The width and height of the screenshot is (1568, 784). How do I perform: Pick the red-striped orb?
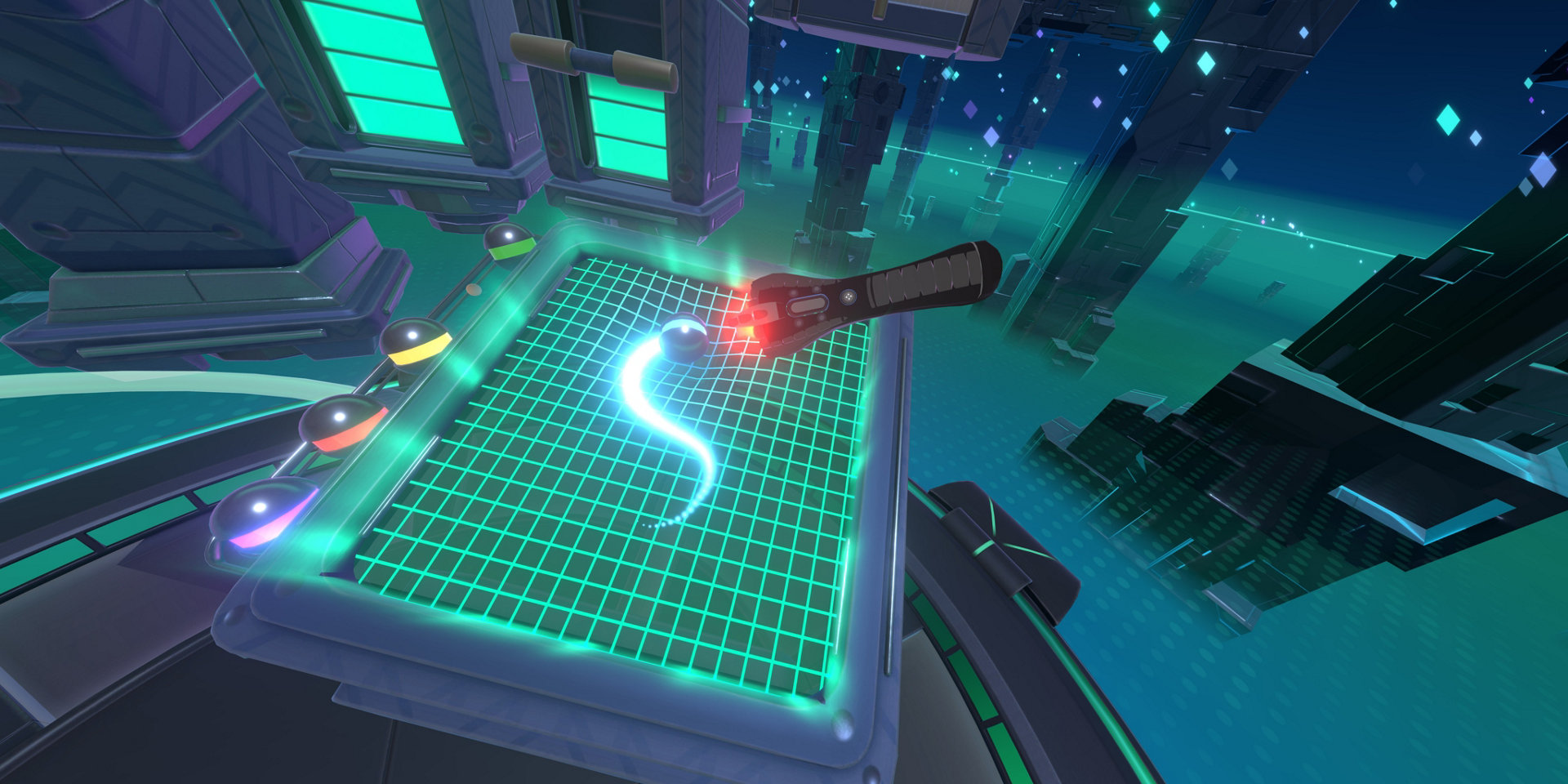click(x=341, y=421)
